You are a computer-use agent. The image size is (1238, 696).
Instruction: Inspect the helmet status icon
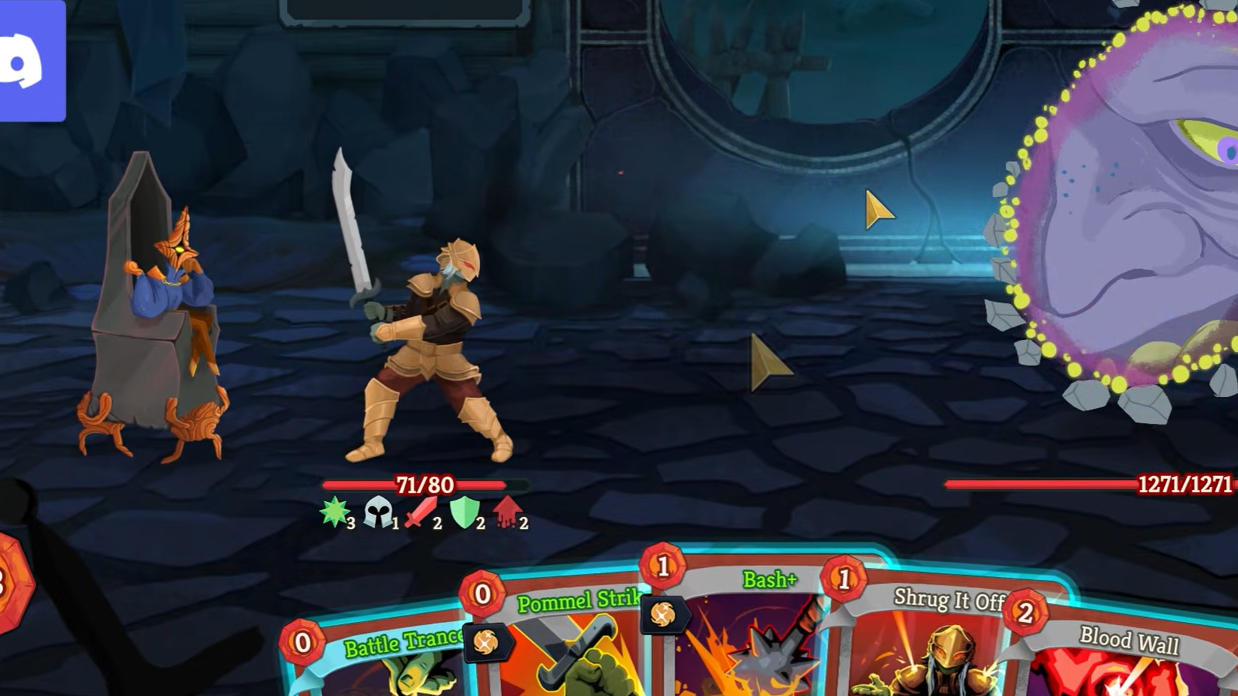click(378, 512)
